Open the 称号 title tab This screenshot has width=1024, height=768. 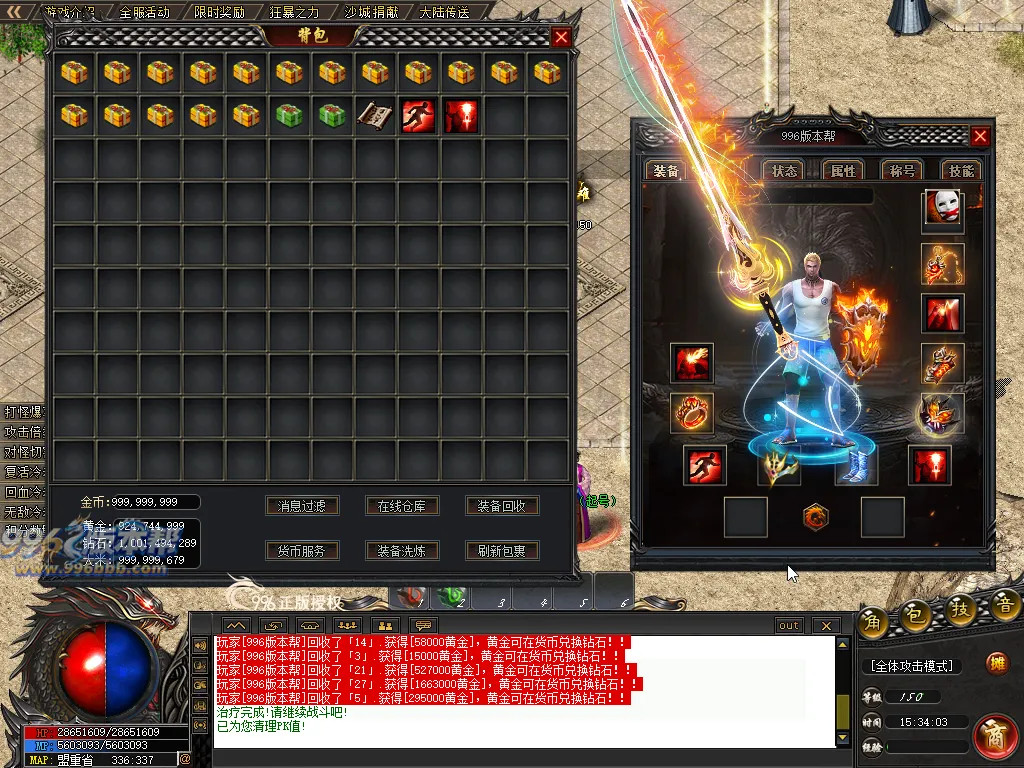pos(902,171)
